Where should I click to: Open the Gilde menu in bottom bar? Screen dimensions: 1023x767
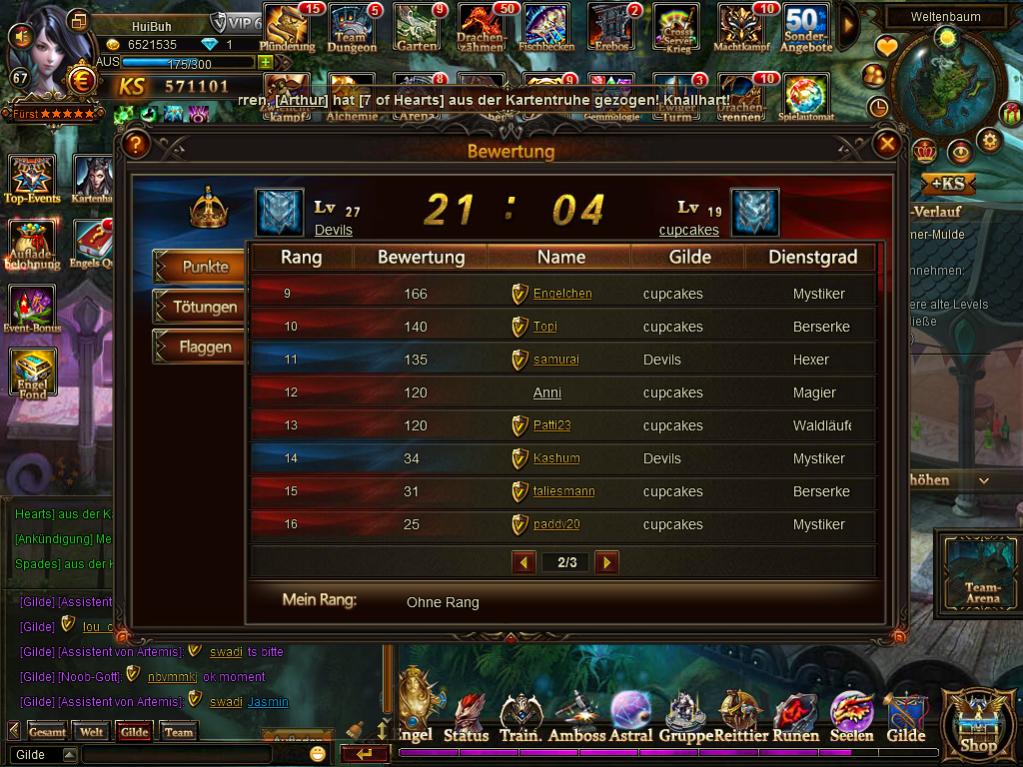(x=906, y=720)
